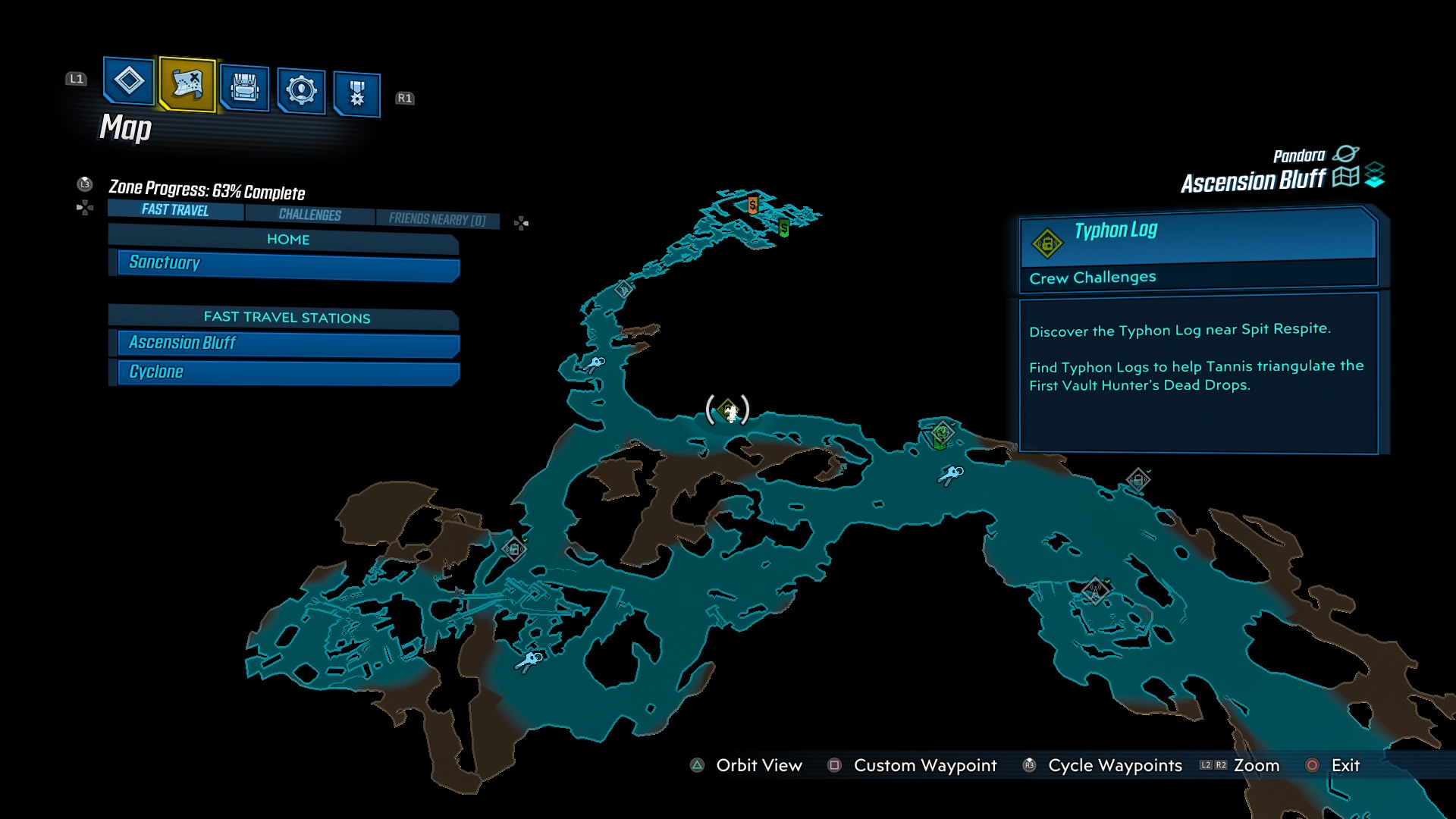Switch to the Challenges tab
This screenshot has height=819, width=1456.
tap(309, 215)
